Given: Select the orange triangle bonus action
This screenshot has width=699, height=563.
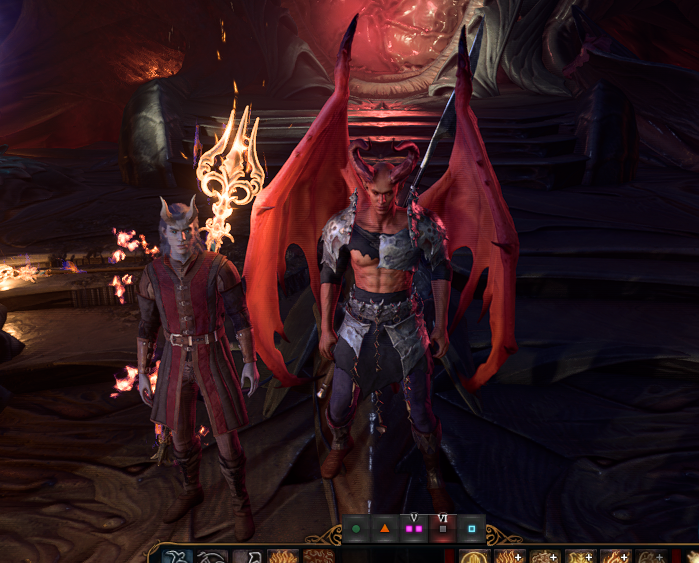Looking at the screenshot, I should pos(385,528).
